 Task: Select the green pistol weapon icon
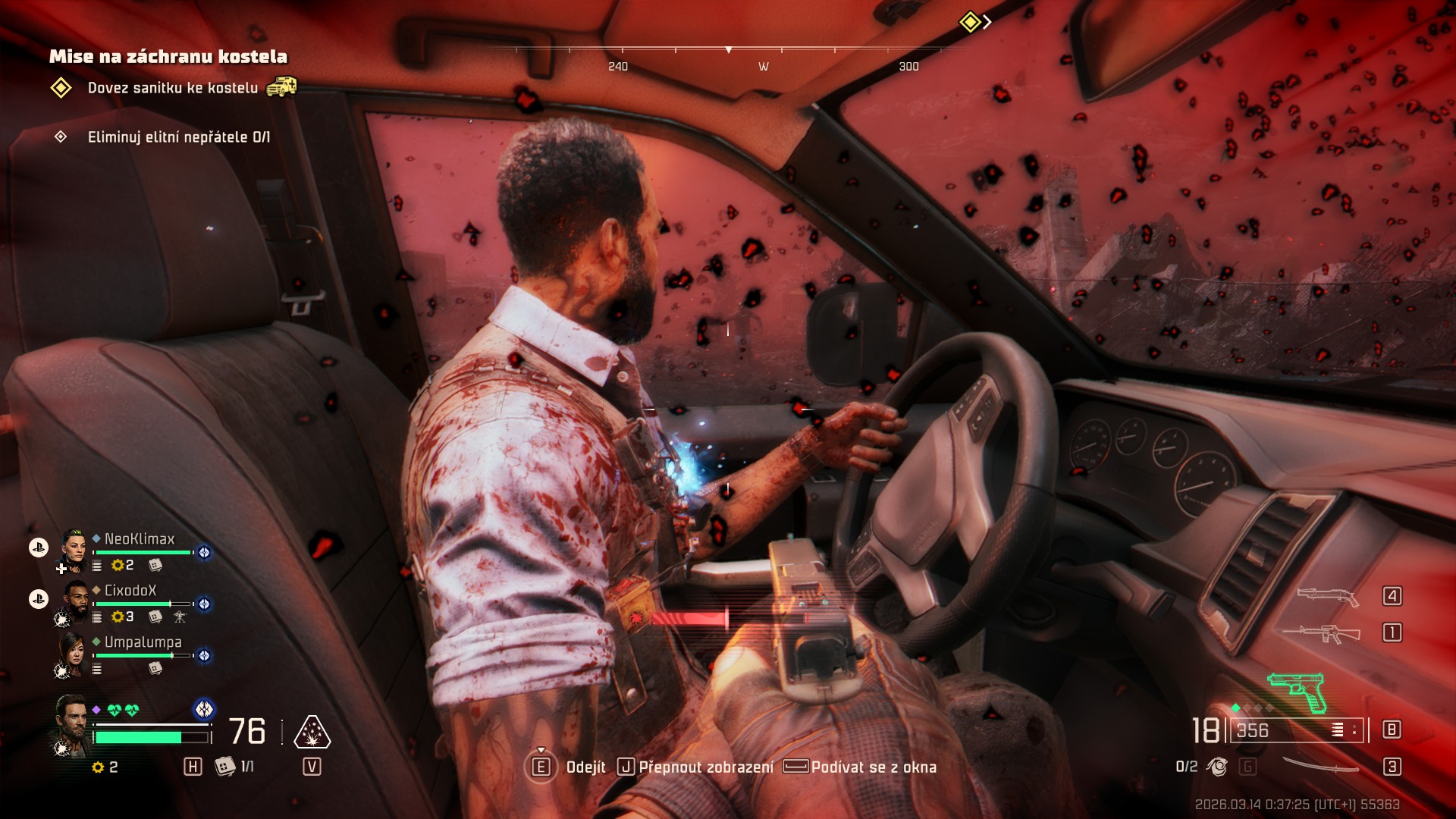(1298, 692)
